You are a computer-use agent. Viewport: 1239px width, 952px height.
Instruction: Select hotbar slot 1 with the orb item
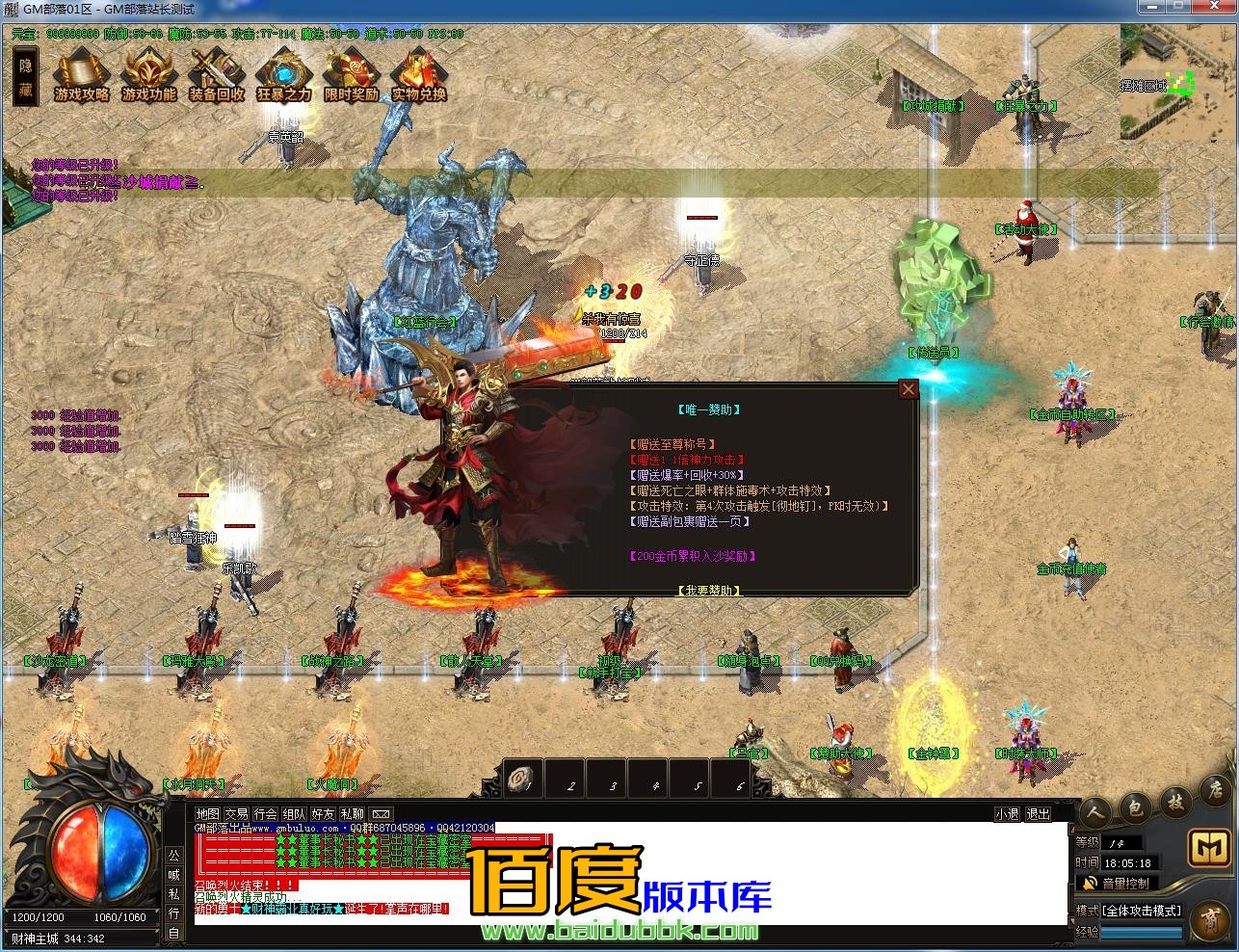pos(521,778)
